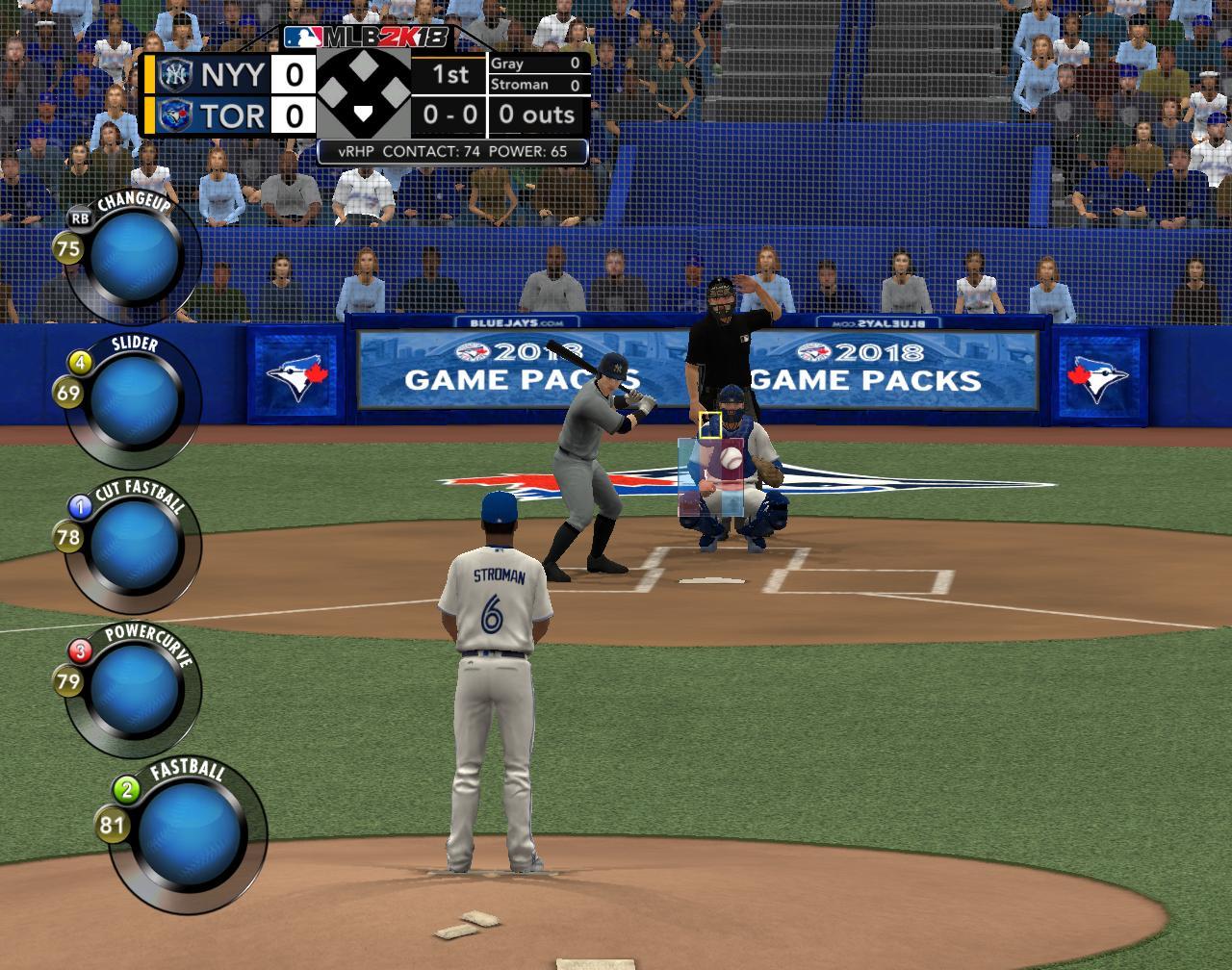Choose the Slider pitch orb
1232x970 pixels.
point(135,400)
